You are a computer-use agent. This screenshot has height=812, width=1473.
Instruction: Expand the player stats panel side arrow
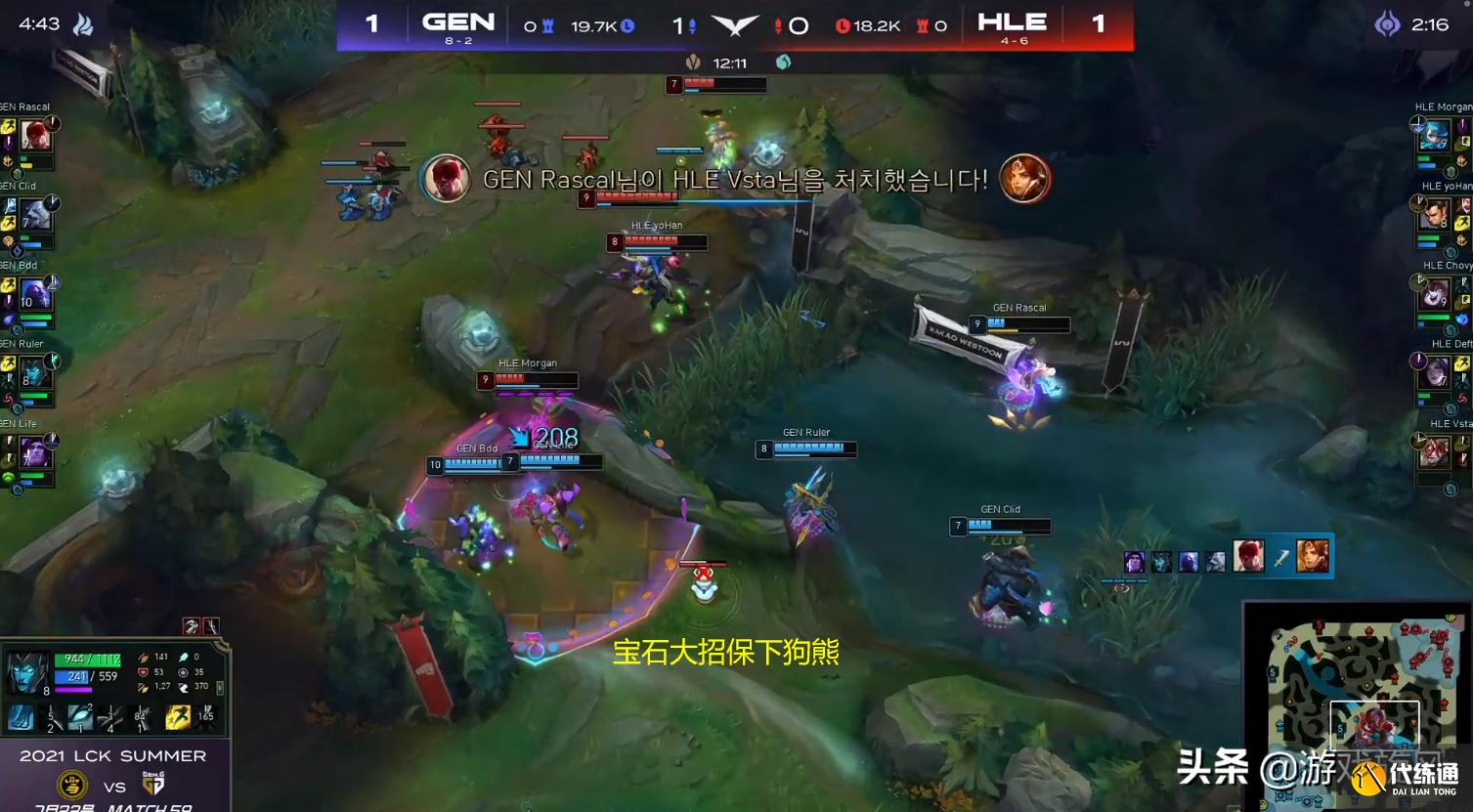click(x=220, y=688)
